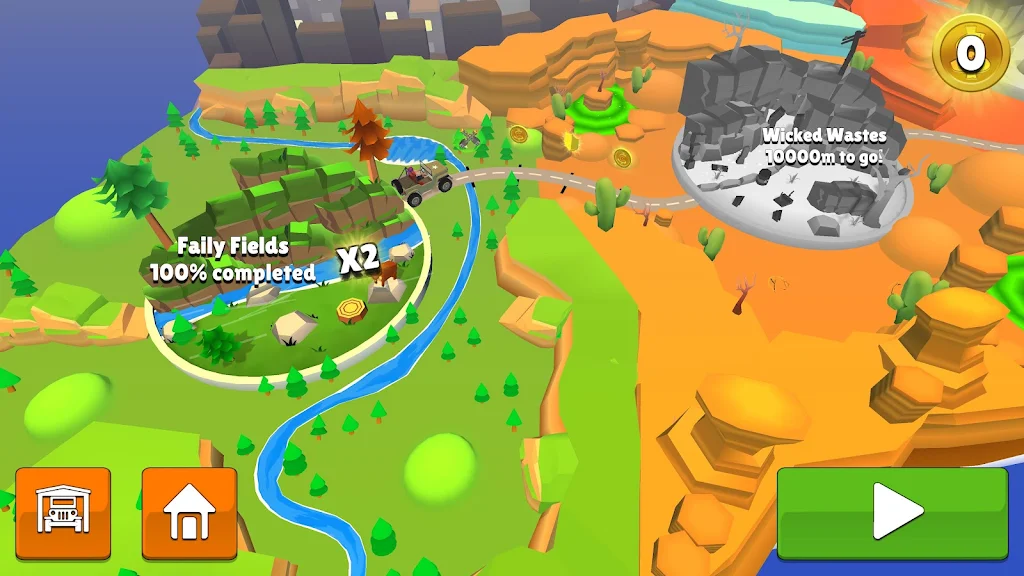This screenshot has height=576, width=1024.
Task: Open the vehicle garage
Action: (63, 513)
